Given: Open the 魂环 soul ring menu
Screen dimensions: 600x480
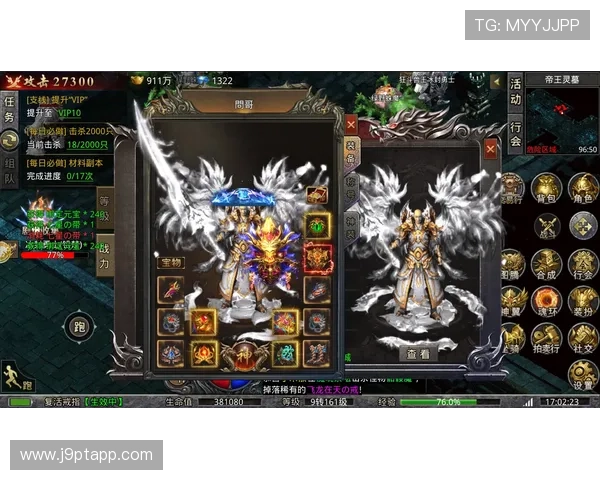Looking at the screenshot, I should tap(545, 301).
